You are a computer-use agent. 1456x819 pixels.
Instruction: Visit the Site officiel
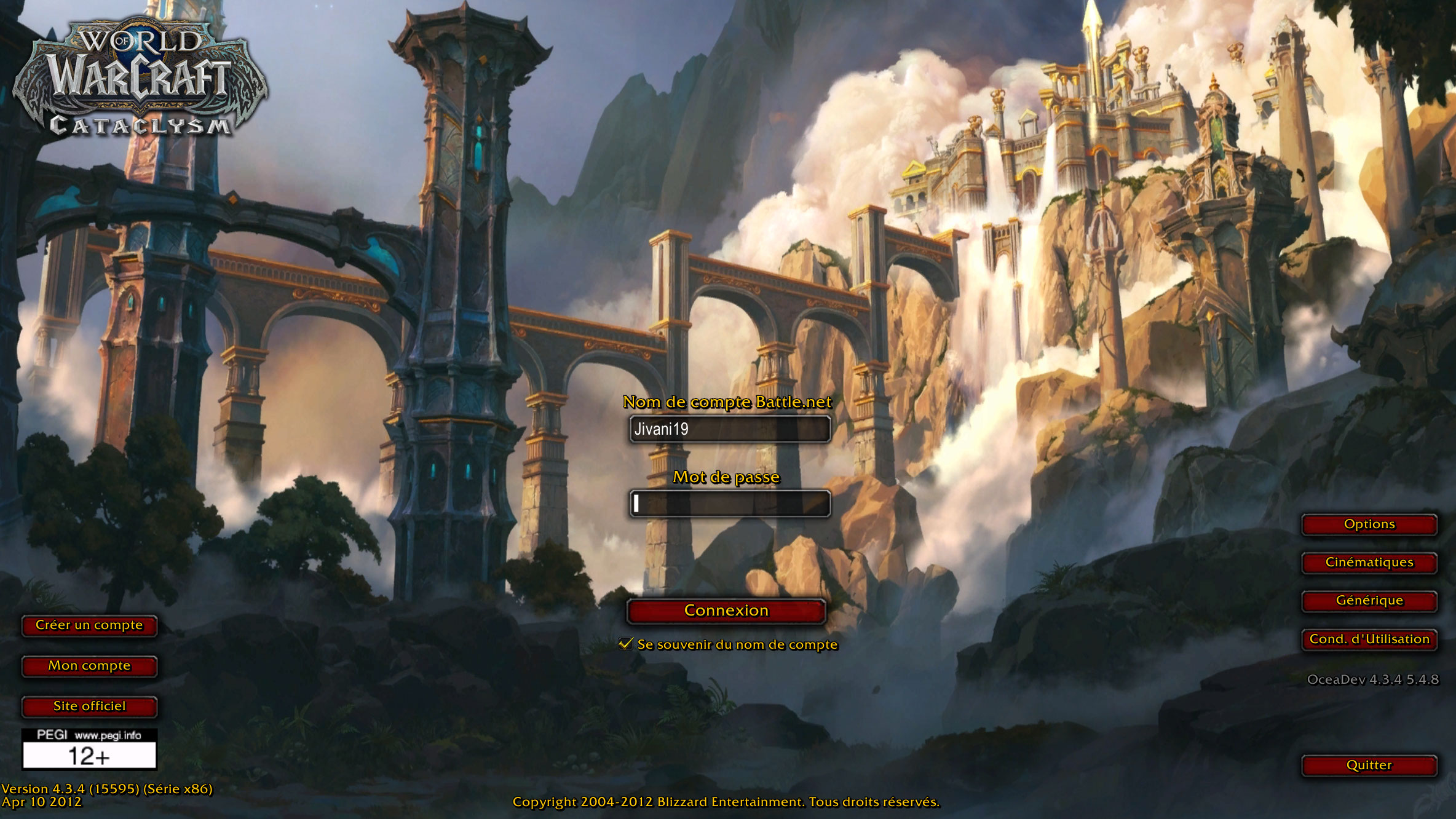[x=89, y=706]
